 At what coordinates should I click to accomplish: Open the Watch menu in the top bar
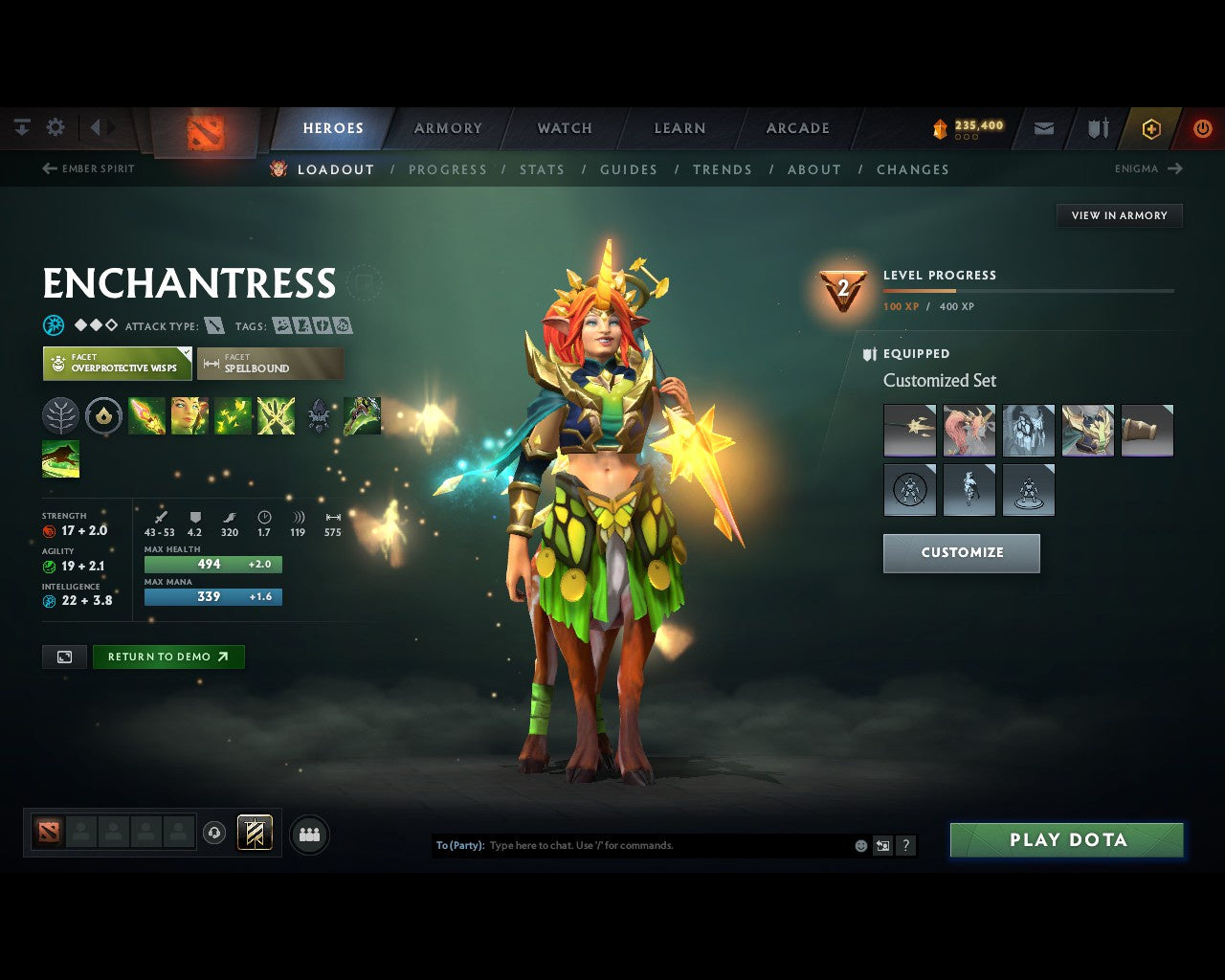point(564,128)
